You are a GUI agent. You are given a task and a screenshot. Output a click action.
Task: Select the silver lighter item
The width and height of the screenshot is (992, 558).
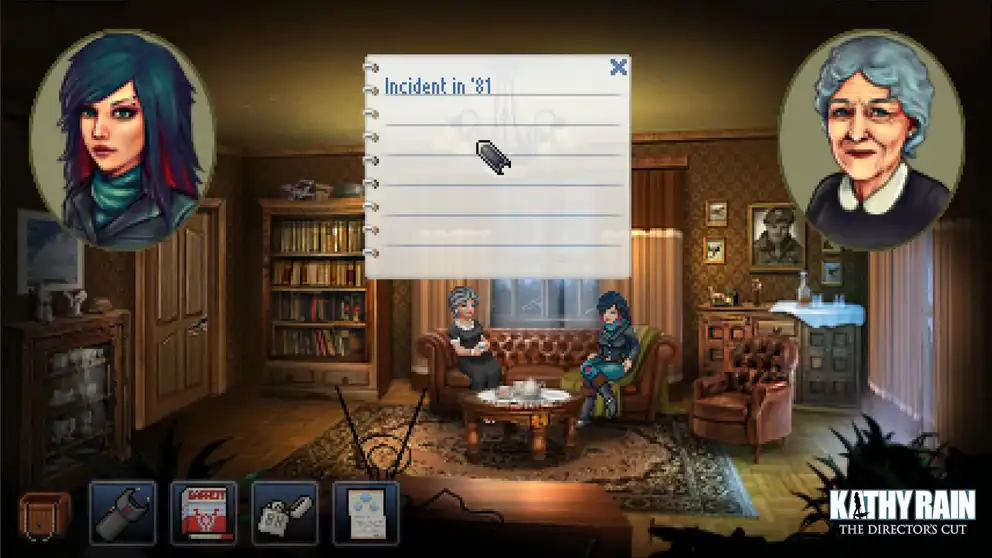coord(285,514)
